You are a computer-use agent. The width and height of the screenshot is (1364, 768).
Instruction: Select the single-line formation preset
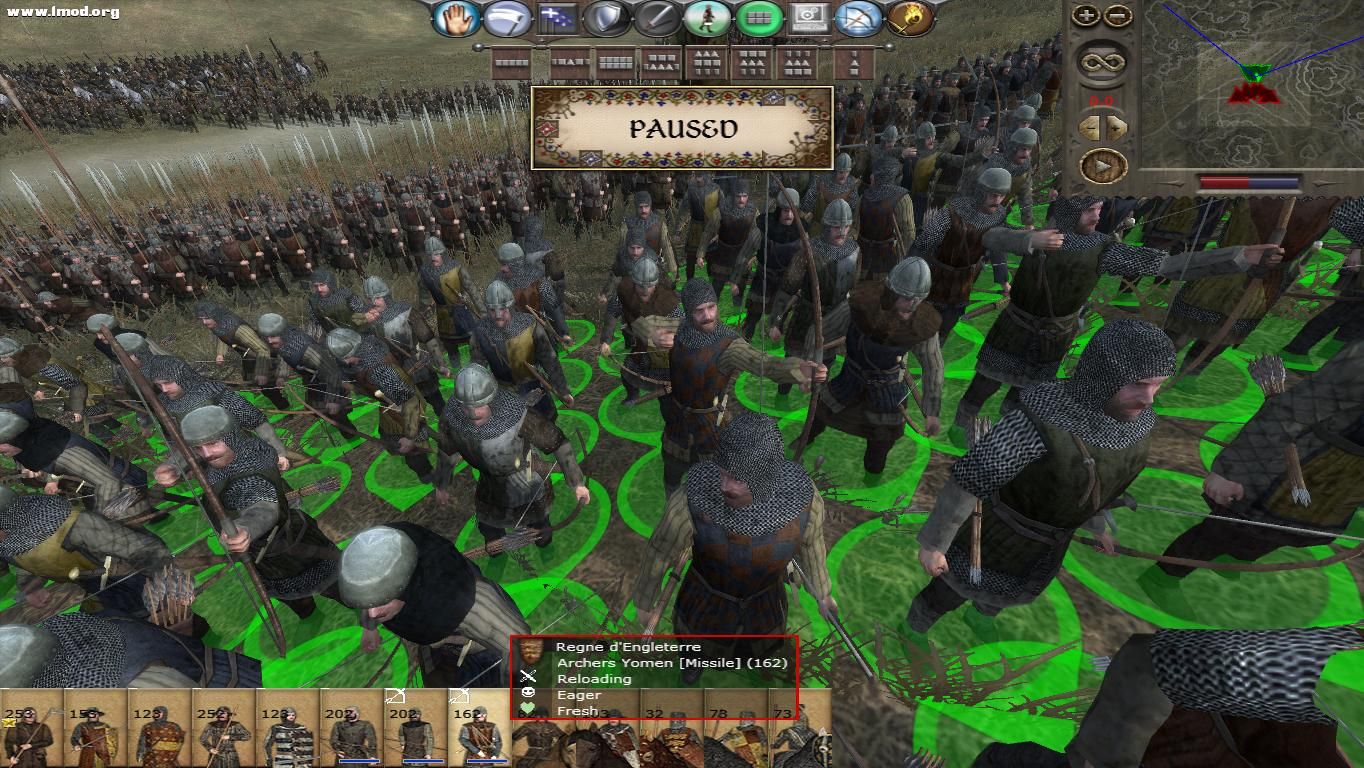511,62
